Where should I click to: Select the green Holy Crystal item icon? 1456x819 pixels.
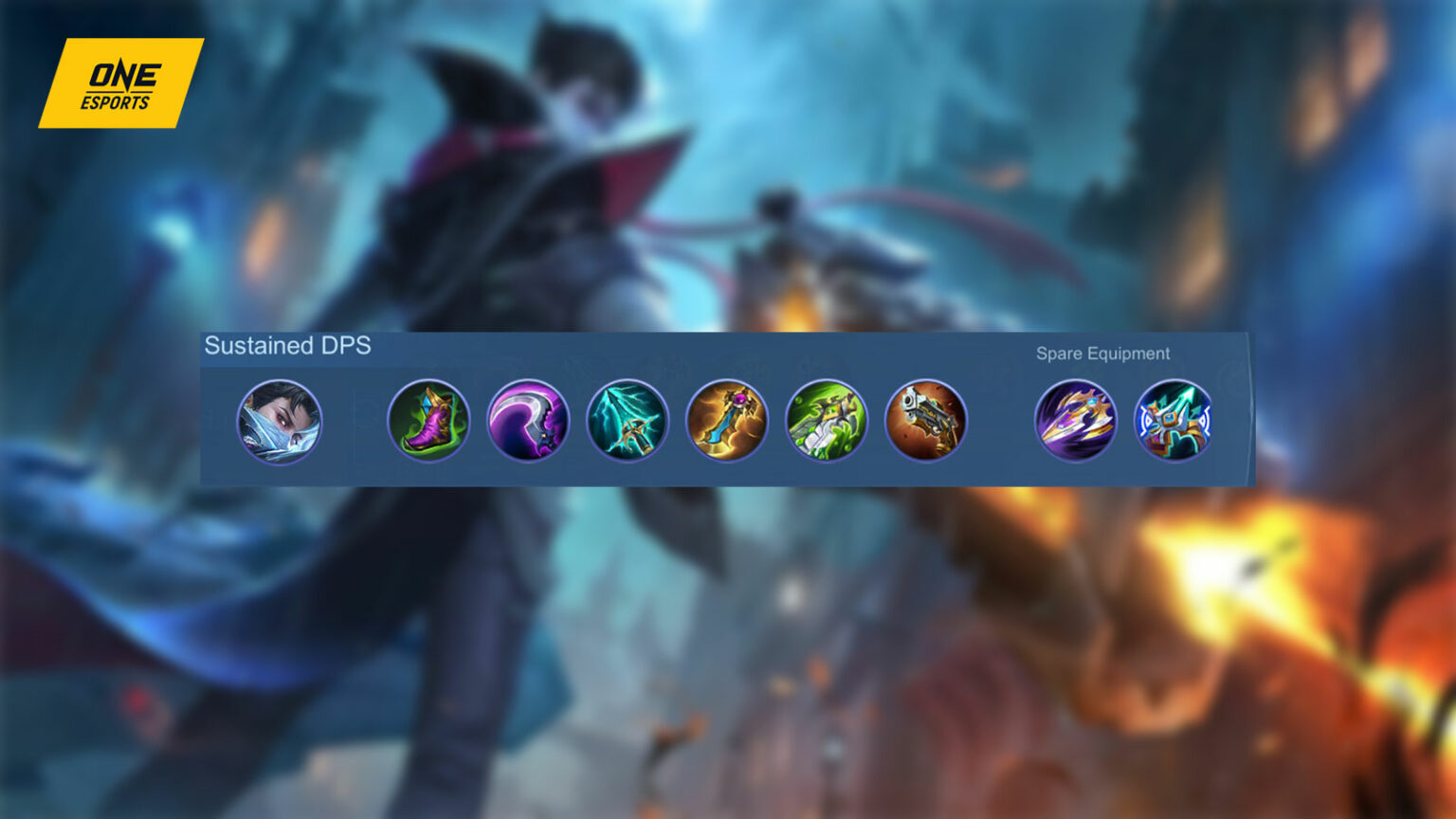[x=828, y=423]
